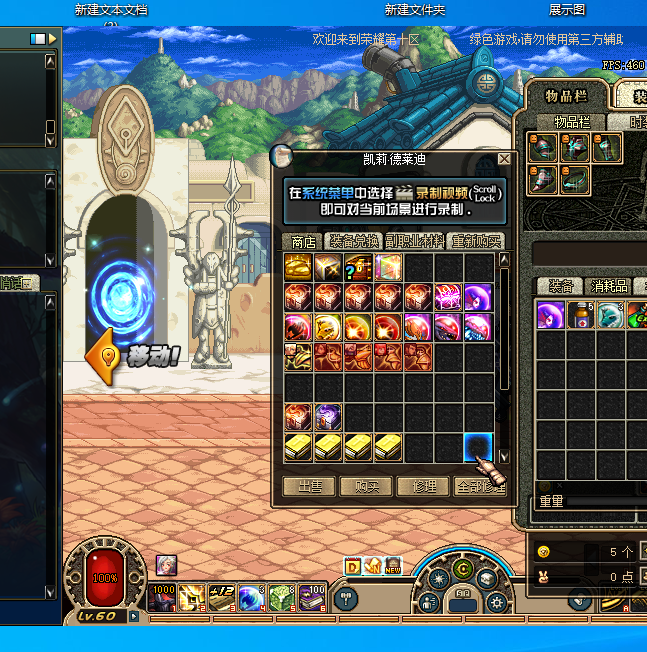Click the NEW notification icon above the HUD
The image size is (647, 652).
coord(392,566)
